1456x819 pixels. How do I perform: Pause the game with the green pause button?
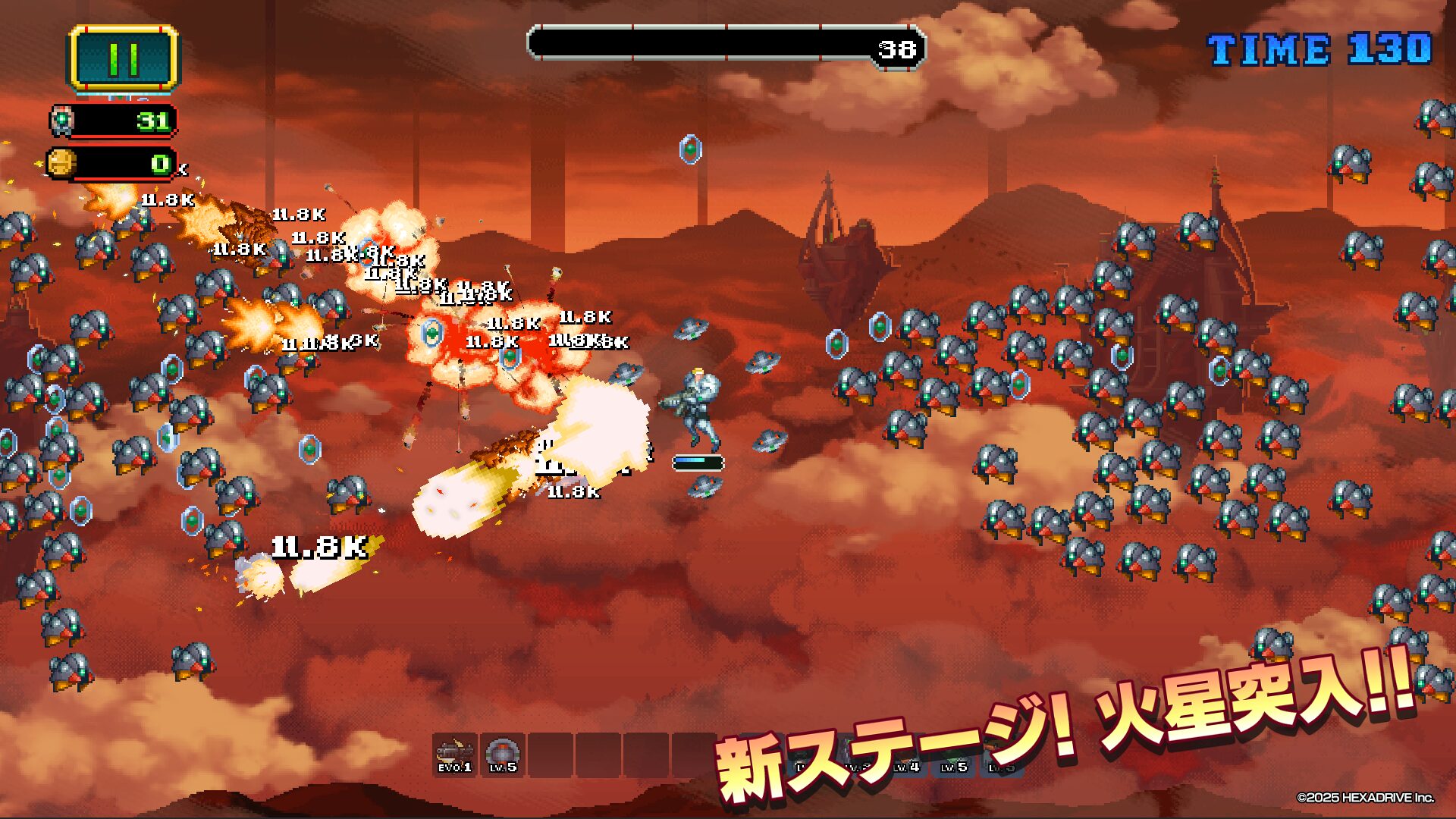pyautogui.click(x=124, y=58)
